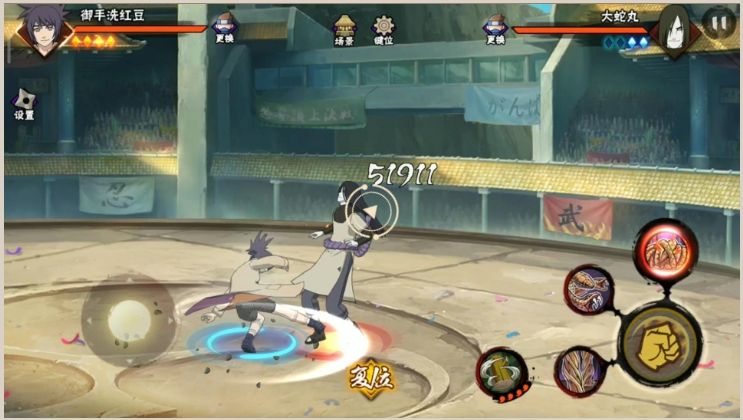Image resolution: width=743 pixels, height=420 pixels.
Task: Tap 更换 beside Orochimaru's health bar
Action: (495, 29)
